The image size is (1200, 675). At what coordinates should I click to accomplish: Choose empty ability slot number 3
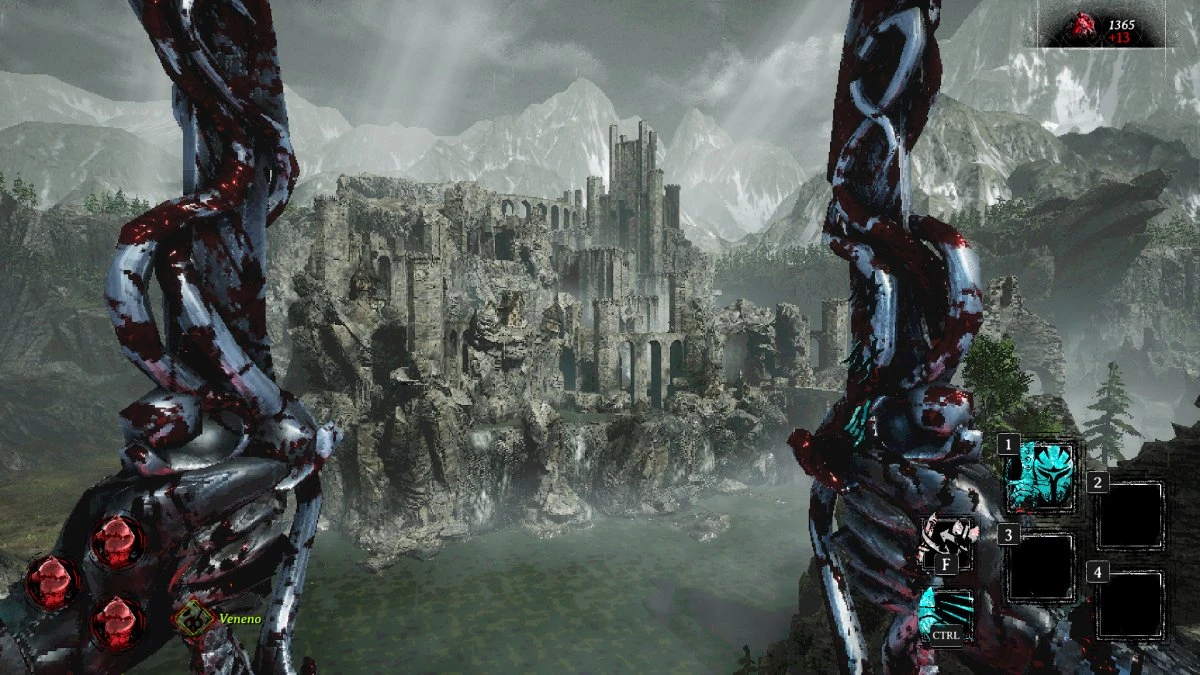coord(1041,567)
